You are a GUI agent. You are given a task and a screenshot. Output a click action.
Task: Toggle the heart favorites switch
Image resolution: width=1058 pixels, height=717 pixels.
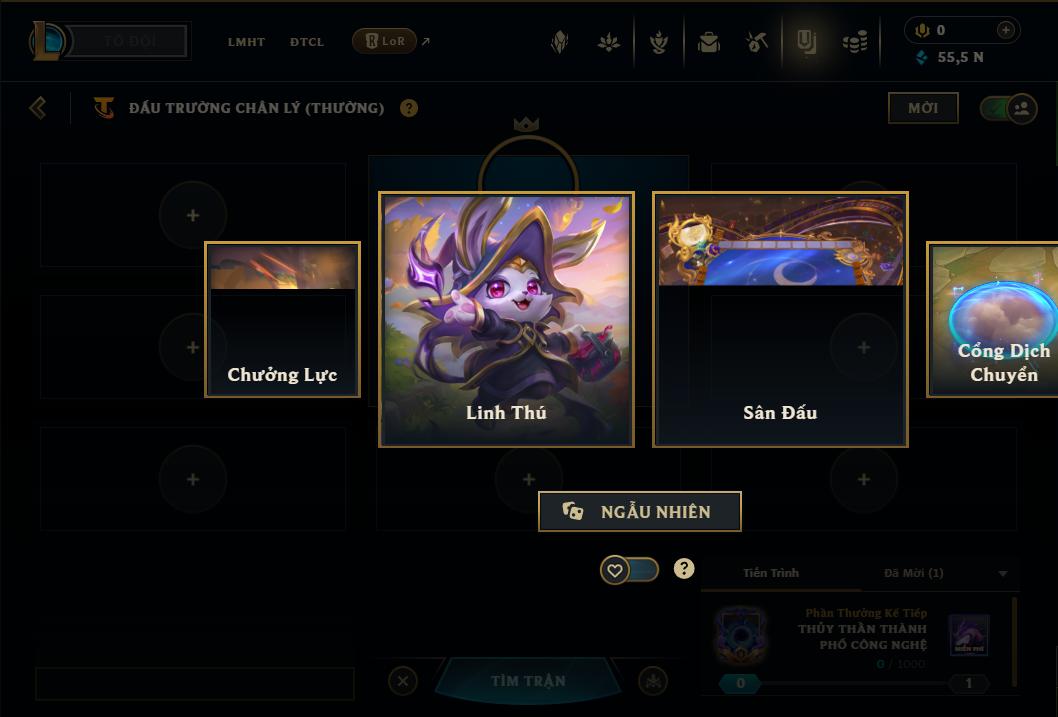click(x=629, y=570)
